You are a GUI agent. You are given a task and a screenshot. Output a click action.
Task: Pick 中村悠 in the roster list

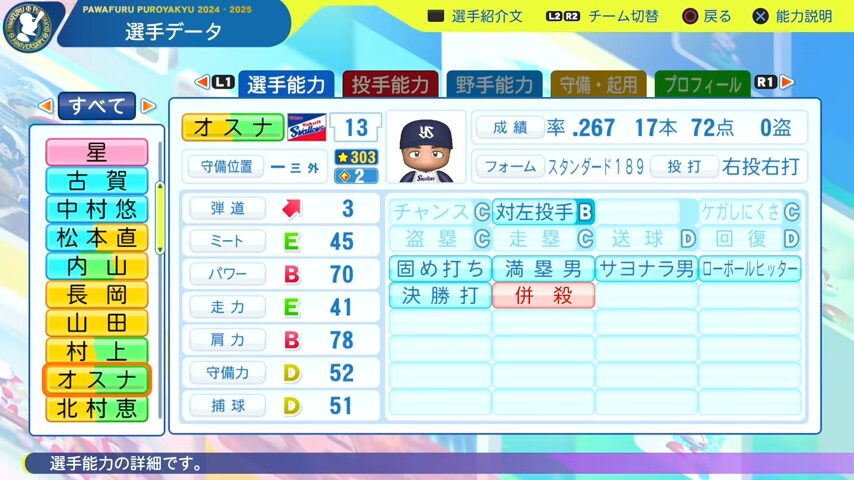[96, 209]
